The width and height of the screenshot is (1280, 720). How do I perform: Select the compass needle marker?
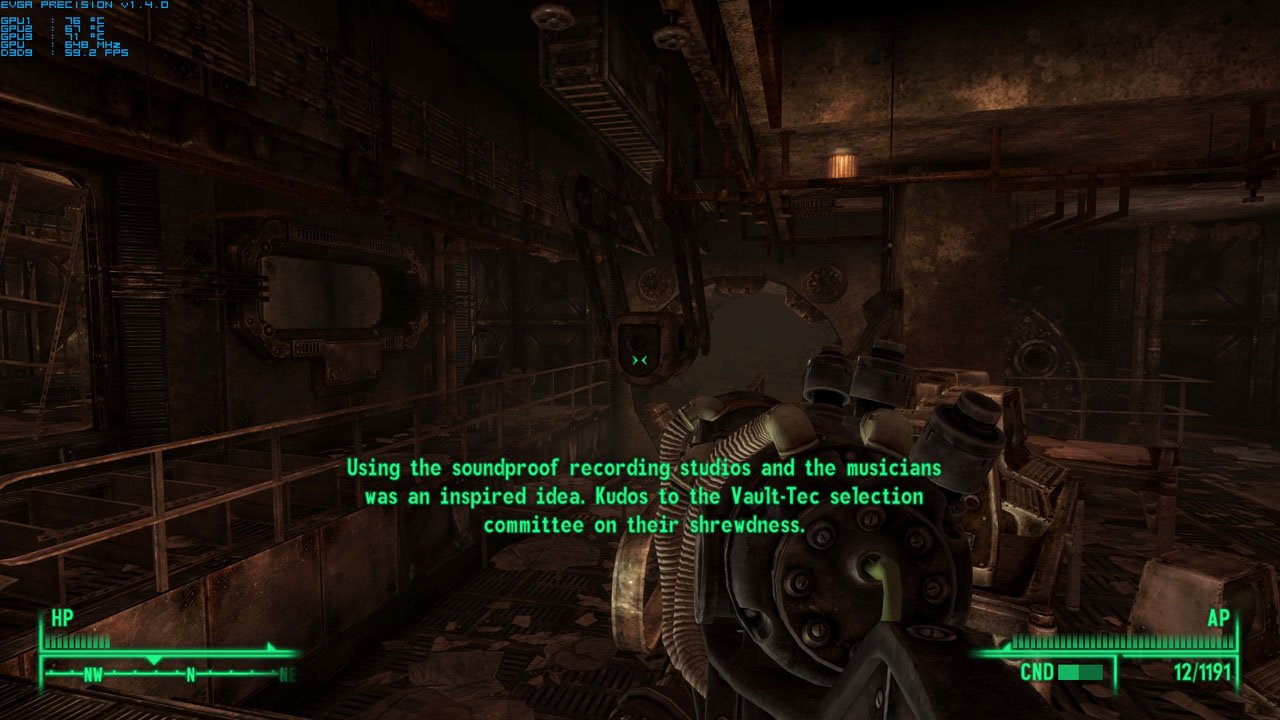pyautogui.click(x=155, y=659)
